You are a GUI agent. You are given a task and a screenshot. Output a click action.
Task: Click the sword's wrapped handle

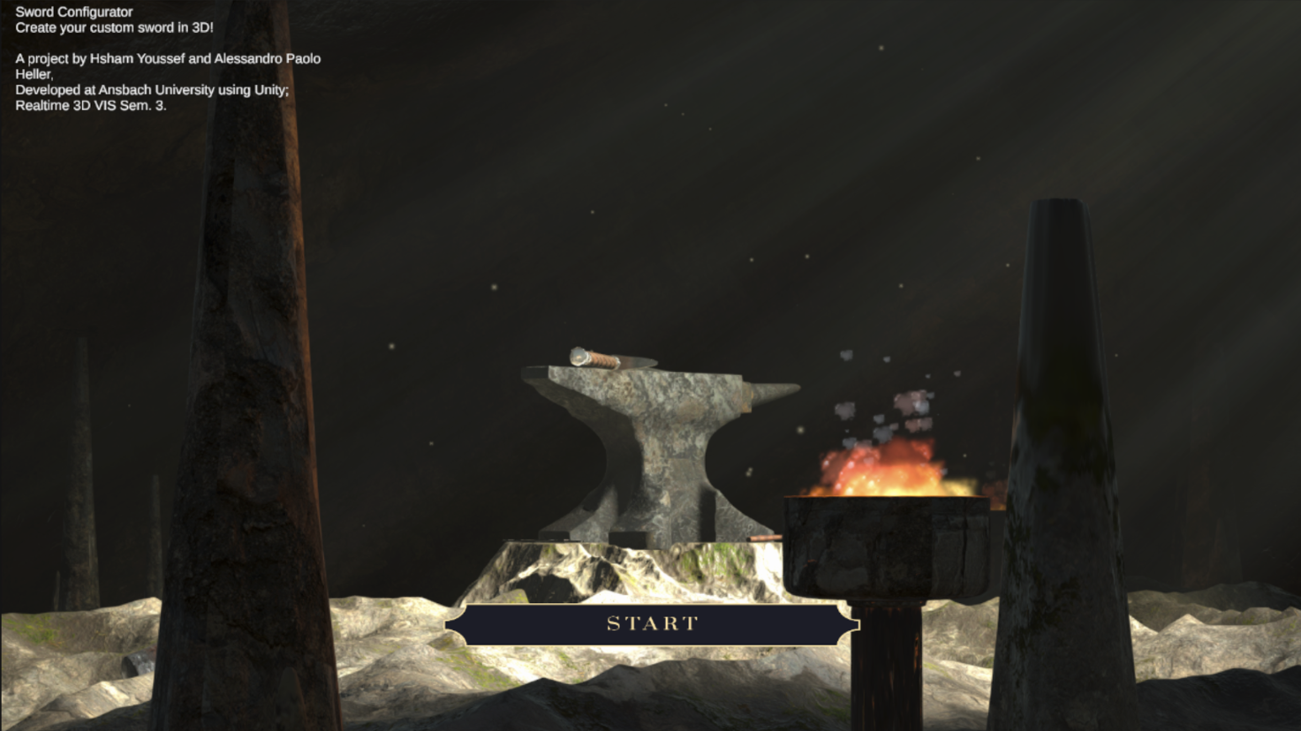[x=602, y=359]
